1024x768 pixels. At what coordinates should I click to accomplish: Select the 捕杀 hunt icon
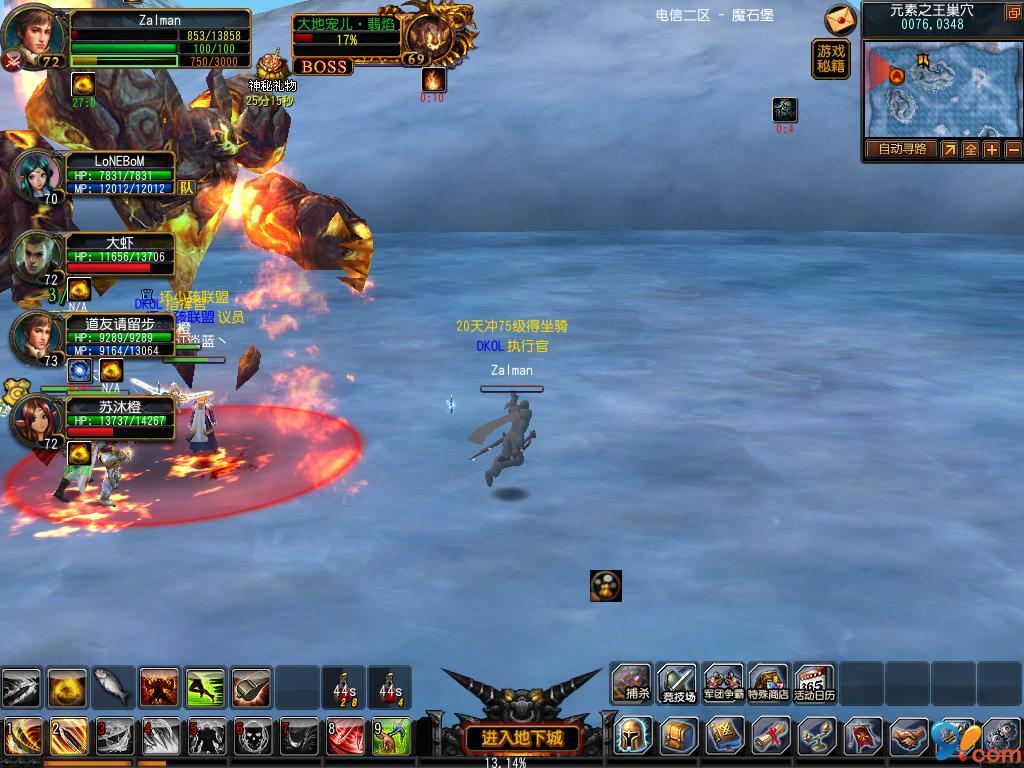(632, 685)
